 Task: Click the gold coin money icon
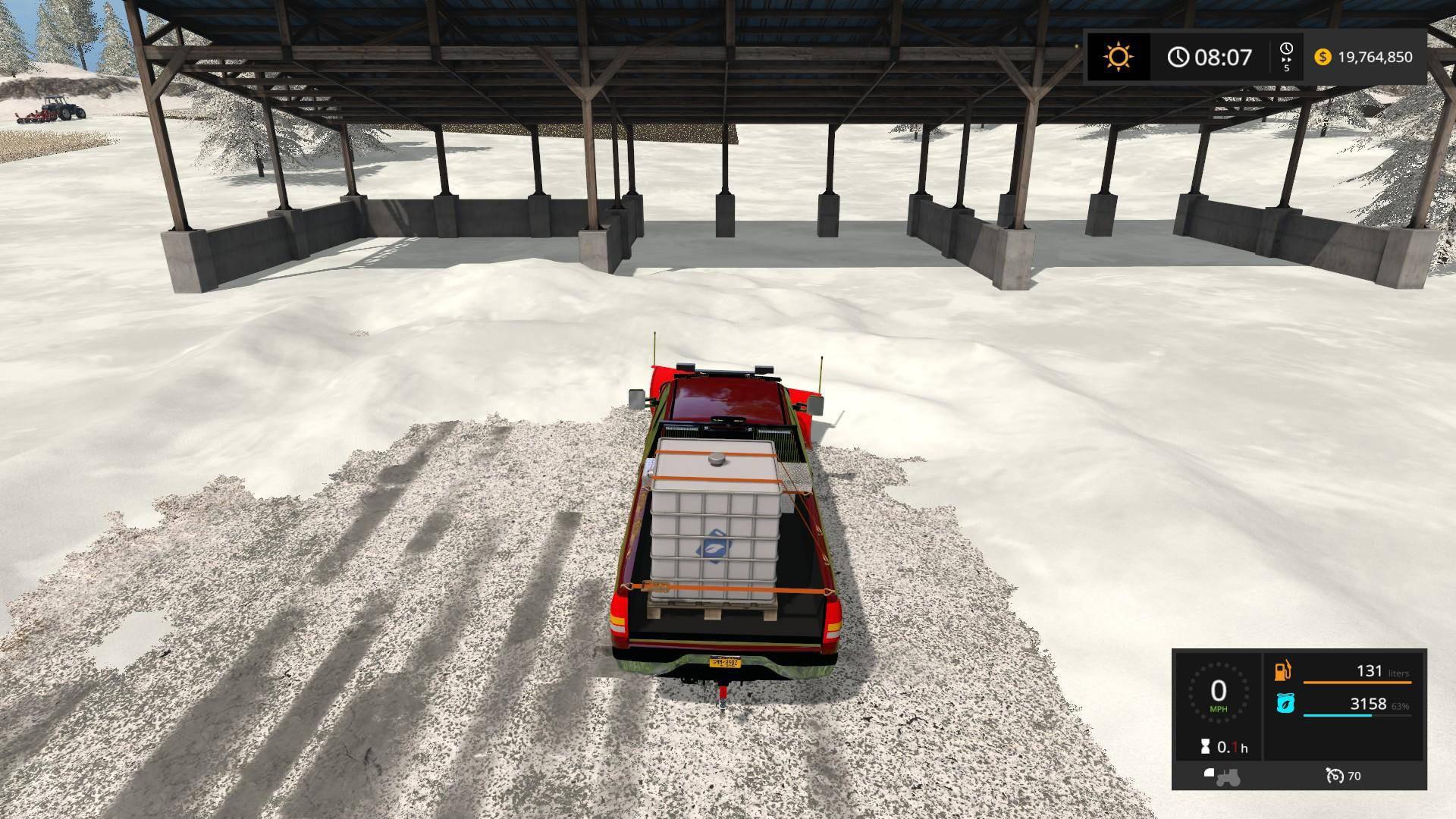pyautogui.click(x=1323, y=57)
